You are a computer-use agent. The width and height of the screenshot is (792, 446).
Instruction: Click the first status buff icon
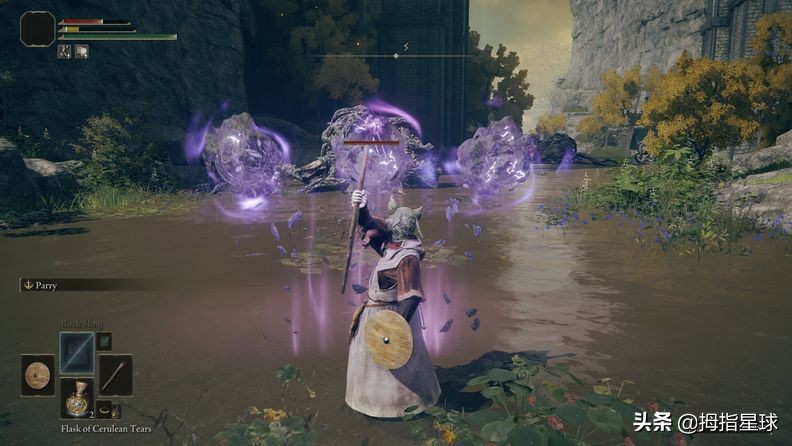point(64,51)
